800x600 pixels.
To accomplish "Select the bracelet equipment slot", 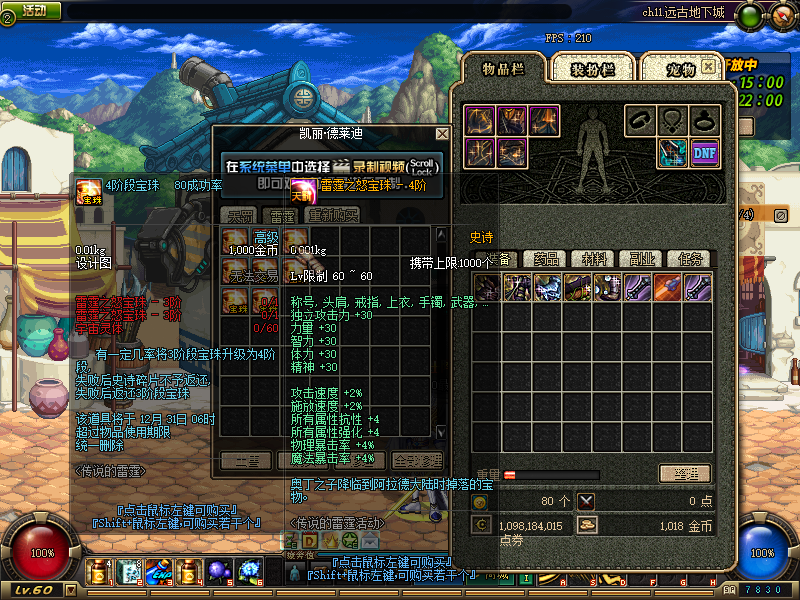I will click(x=641, y=120).
